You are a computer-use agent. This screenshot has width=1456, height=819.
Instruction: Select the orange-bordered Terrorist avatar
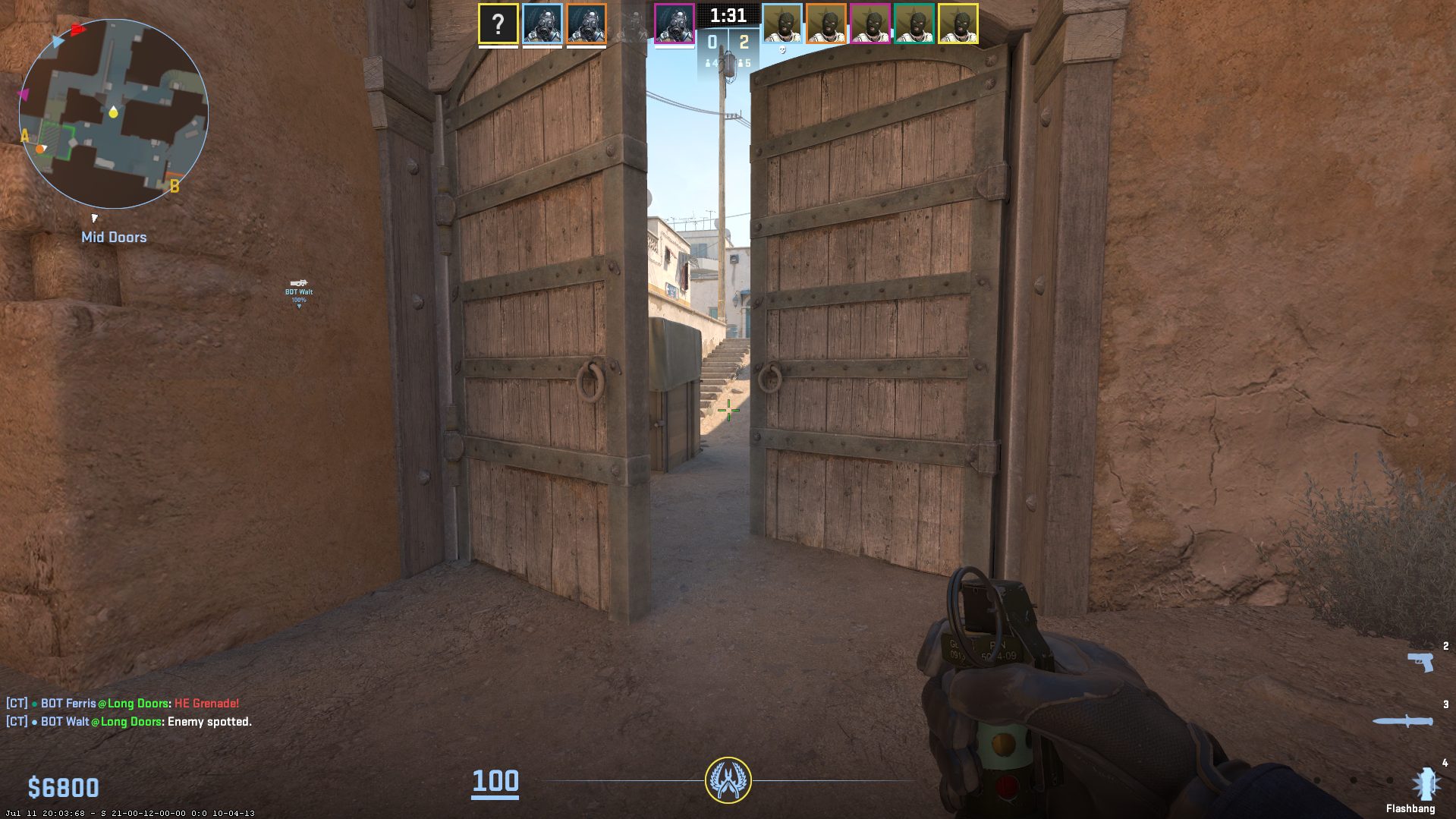[825, 24]
